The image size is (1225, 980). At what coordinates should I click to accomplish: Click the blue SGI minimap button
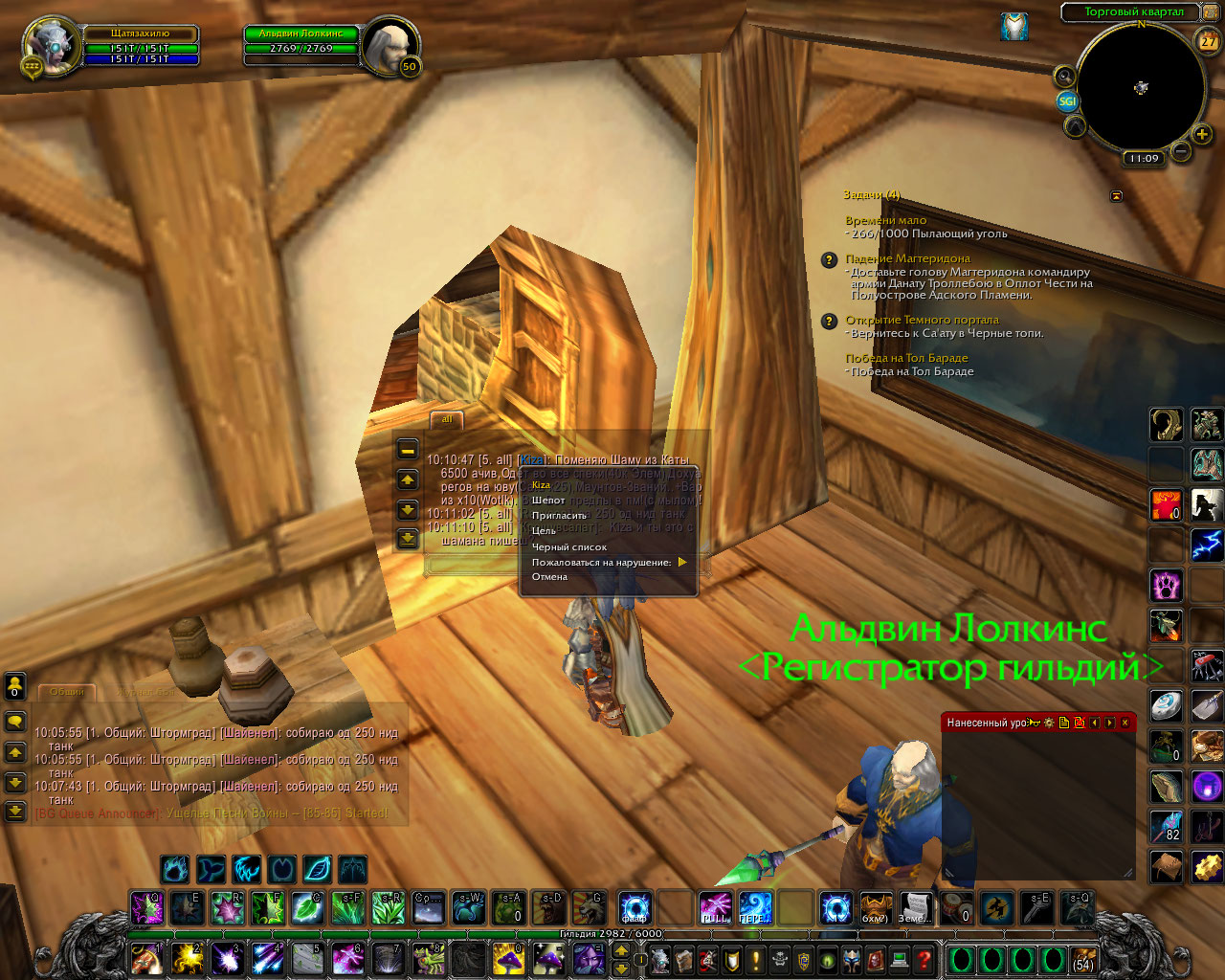(x=1067, y=101)
